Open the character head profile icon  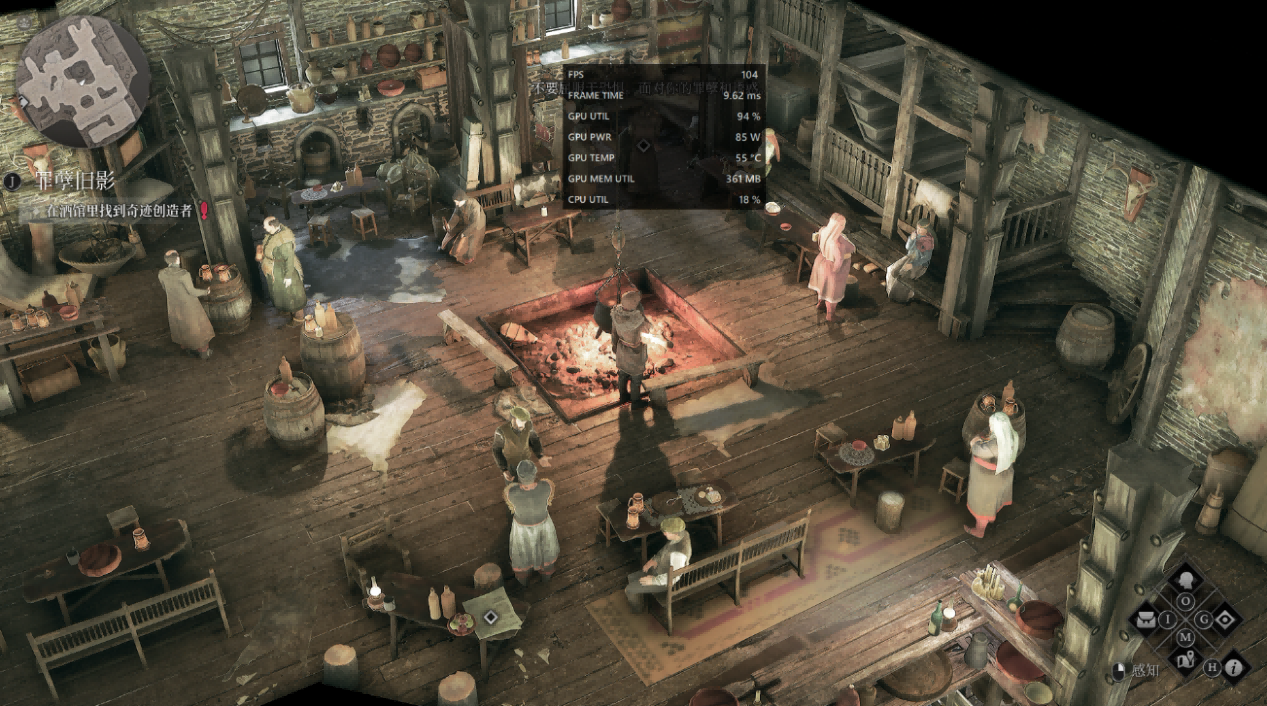tap(1186, 580)
